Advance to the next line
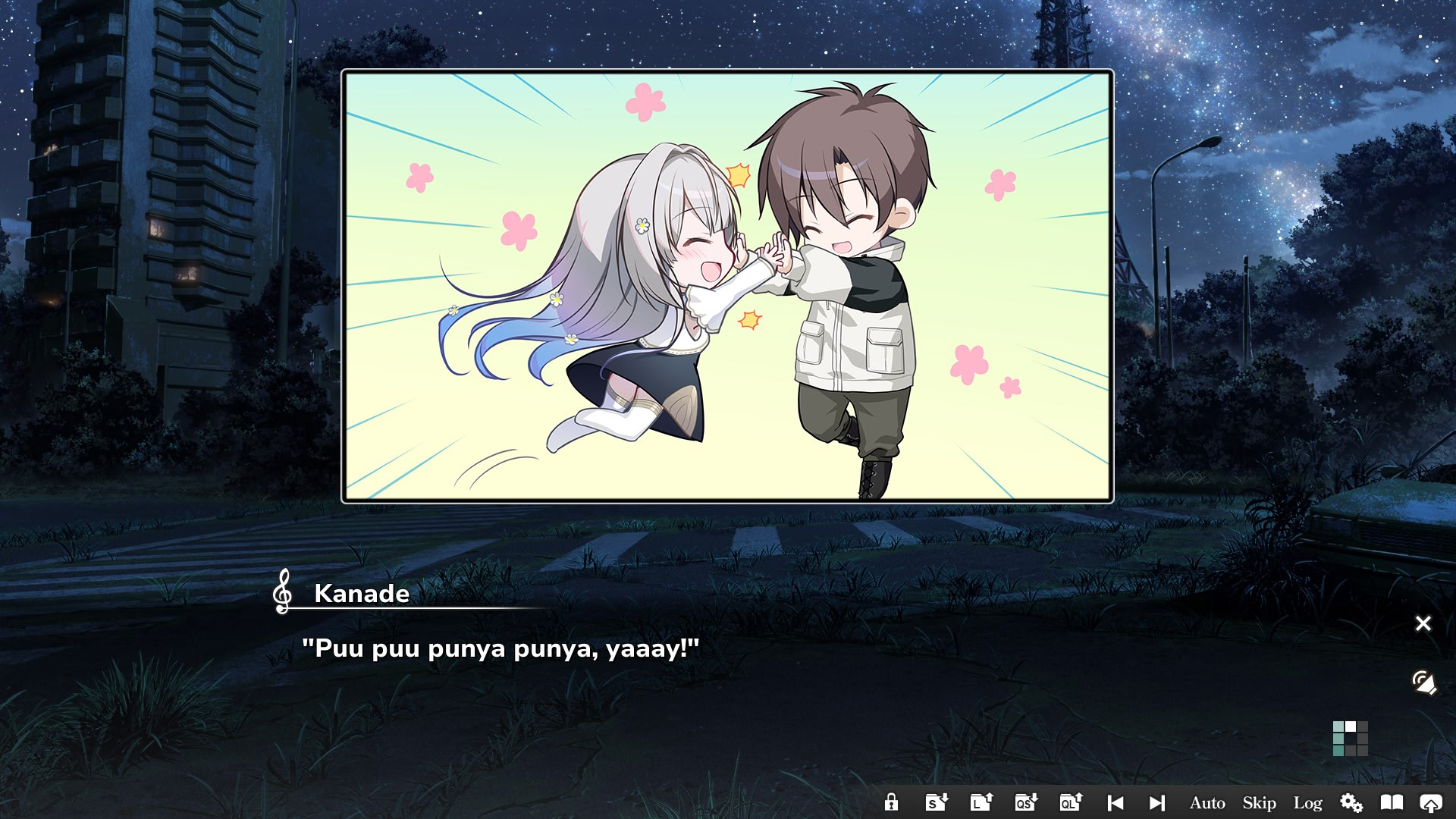The width and height of the screenshot is (1456, 819). click(1156, 802)
